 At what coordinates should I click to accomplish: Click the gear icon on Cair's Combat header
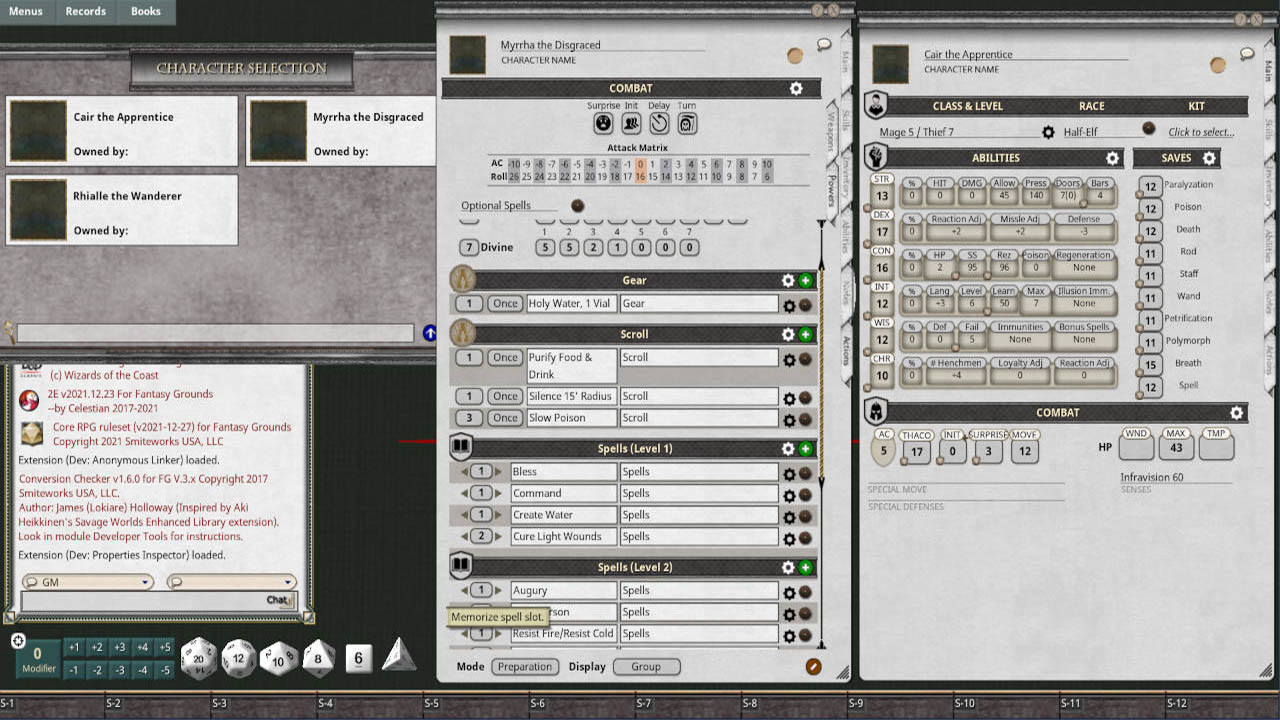pyautogui.click(x=1235, y=412)
